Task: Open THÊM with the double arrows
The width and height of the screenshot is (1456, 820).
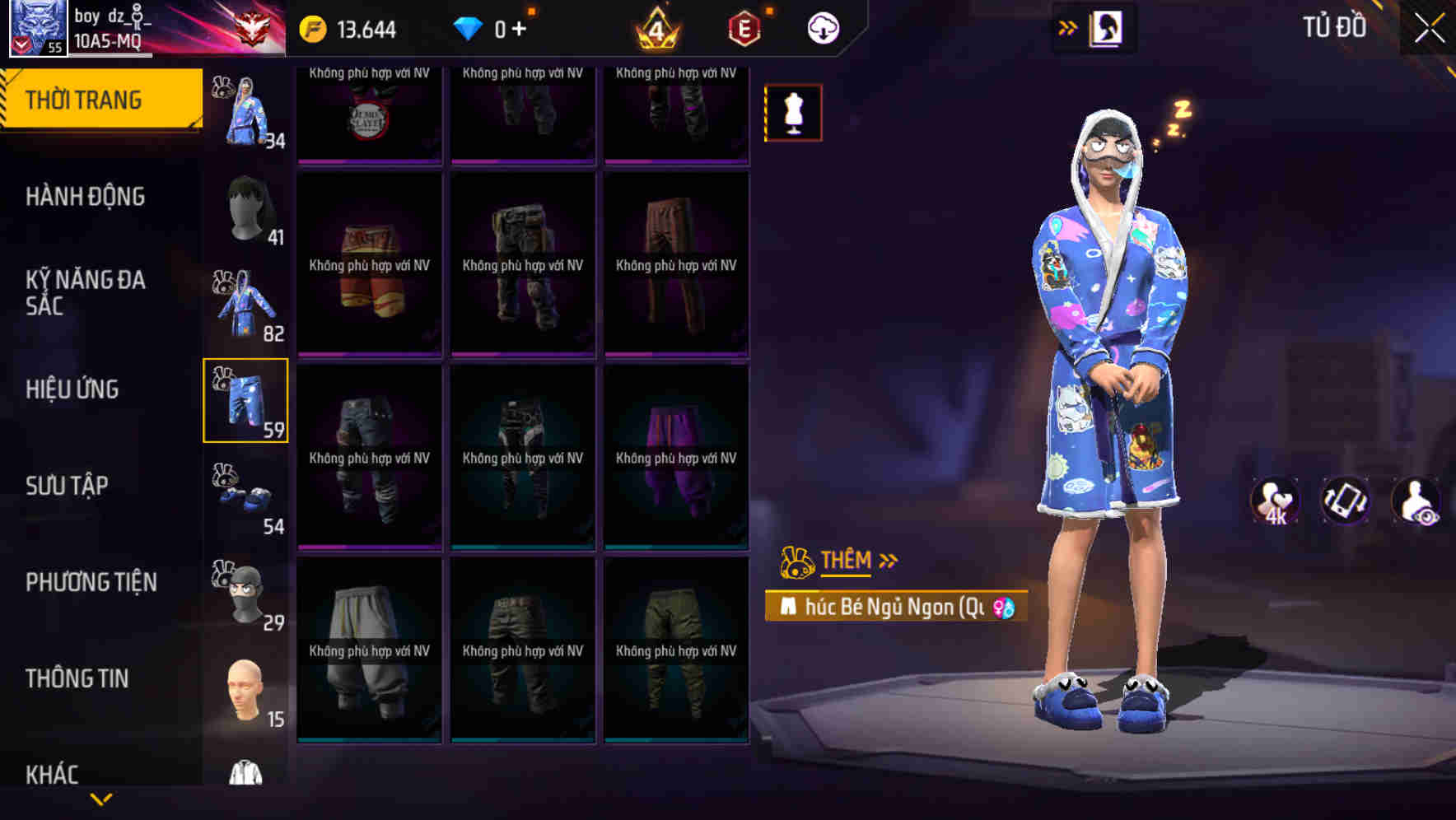Action: point(848,561)
